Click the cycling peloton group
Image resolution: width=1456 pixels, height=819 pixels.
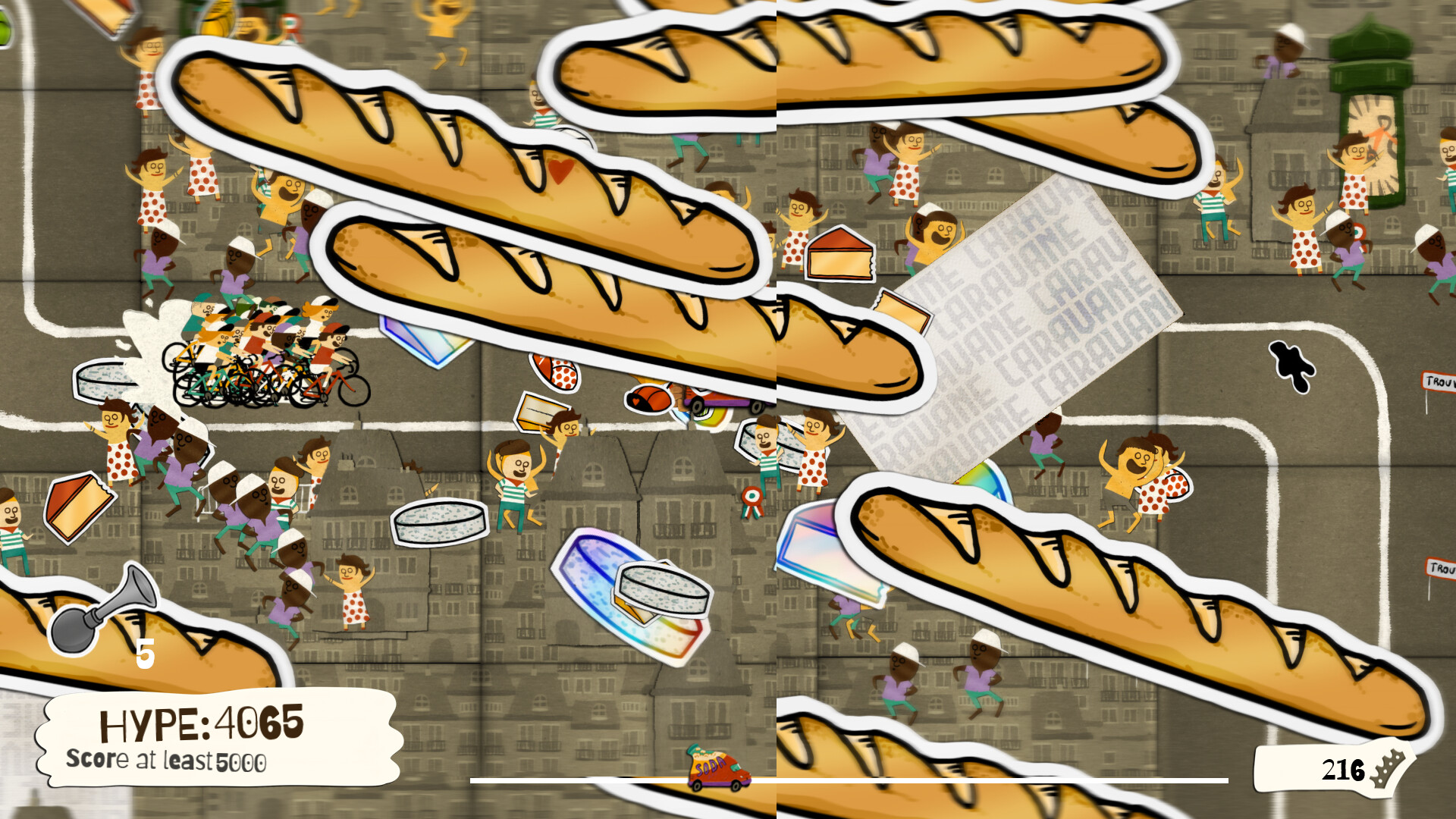pyautogui.click(x=258, y=349)
